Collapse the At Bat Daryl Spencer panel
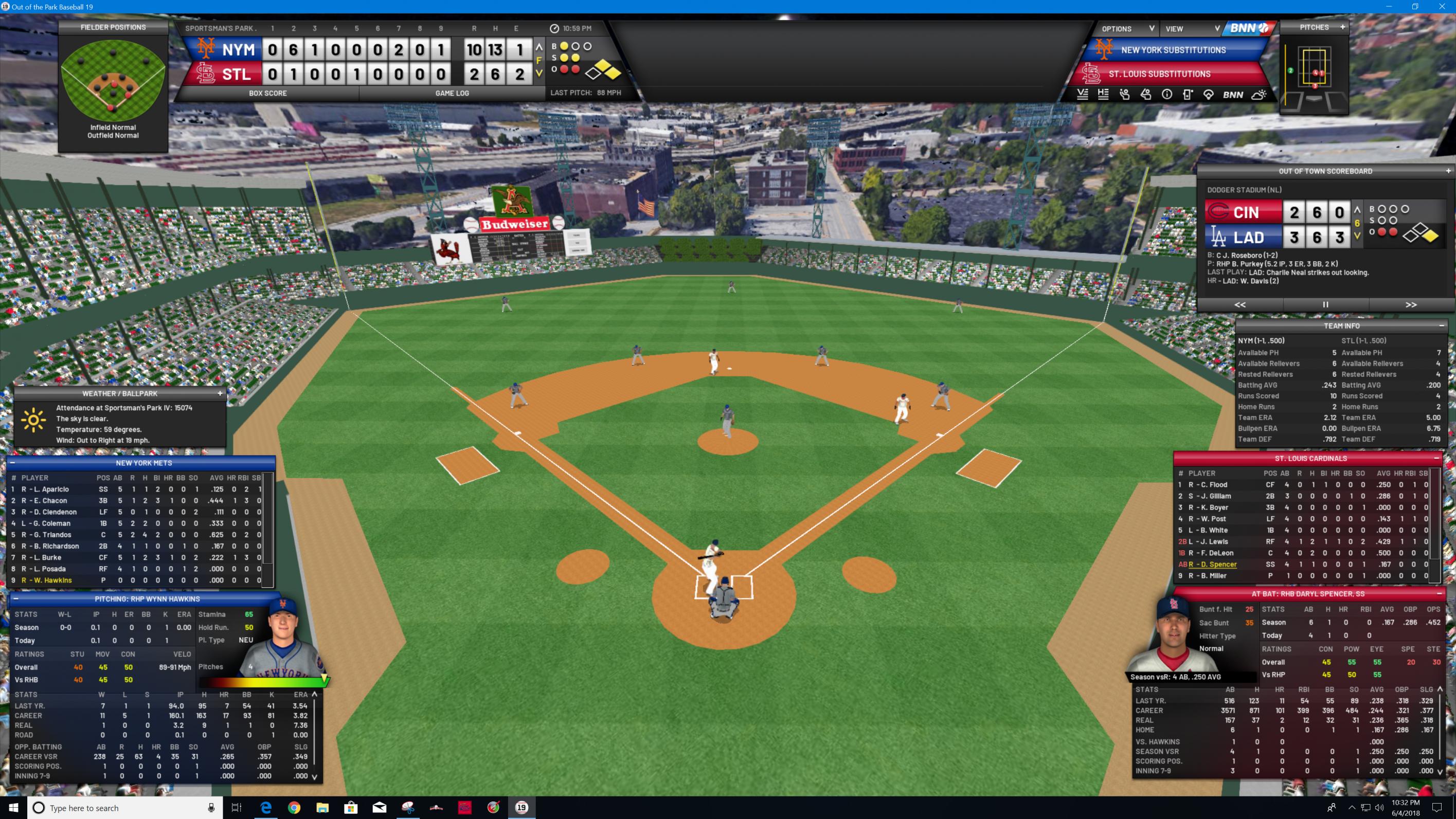Screen dimensions: 1456x819 pos(1439,594)
